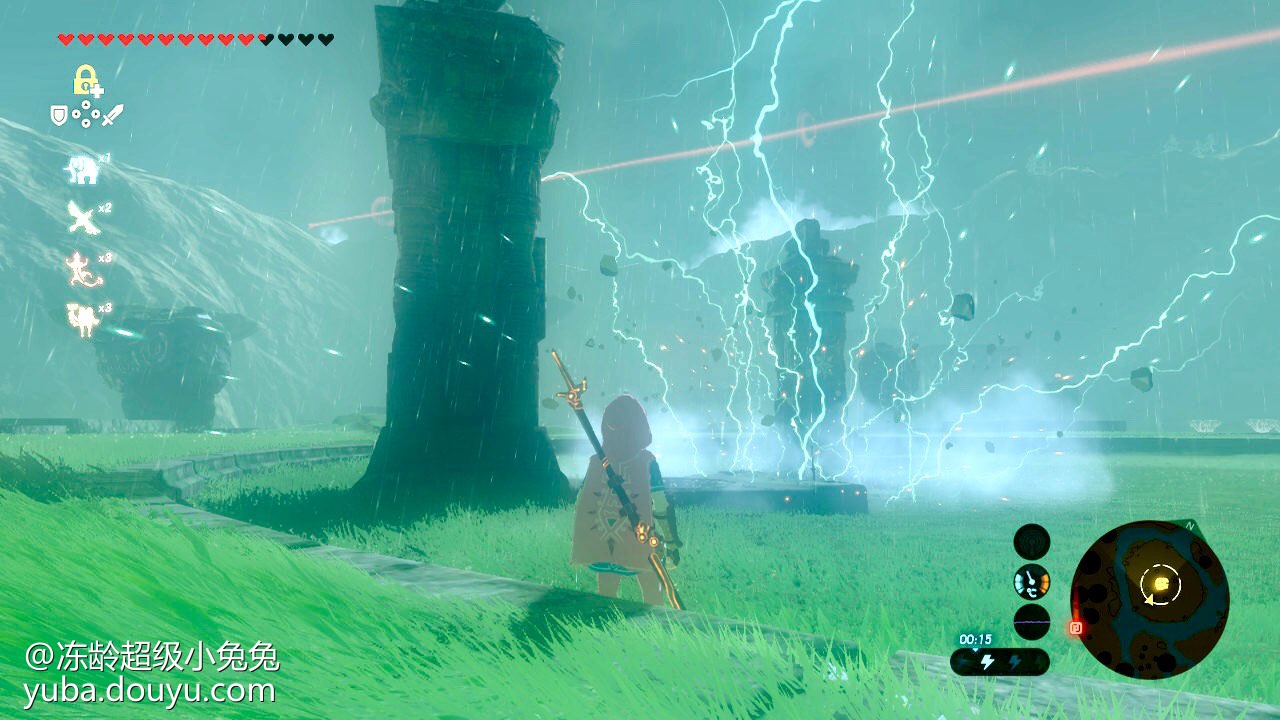Choose Daruk's Protection lizard ability icon
This screenshot has width=1280, height=720.
click(x=82, y=268)
